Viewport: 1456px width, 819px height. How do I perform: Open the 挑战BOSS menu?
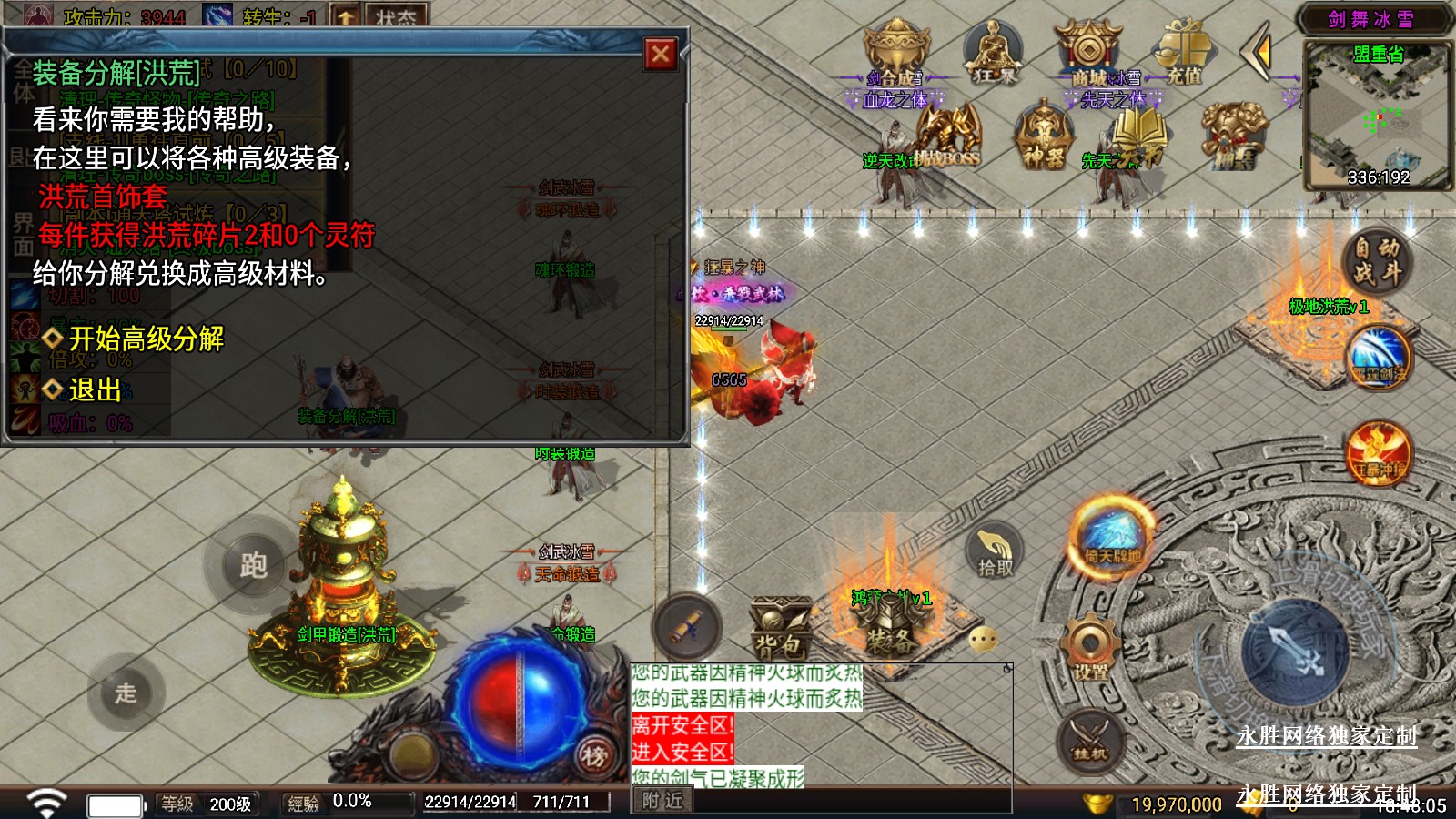tap(948, 136)
